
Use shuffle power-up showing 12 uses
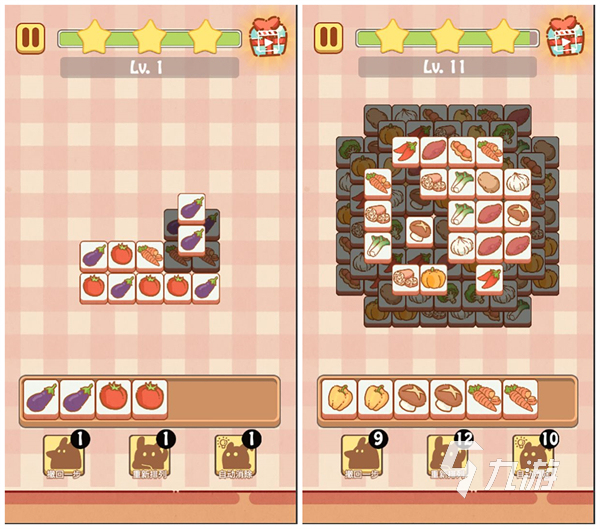pyautogui.click(x=447, y=456)
